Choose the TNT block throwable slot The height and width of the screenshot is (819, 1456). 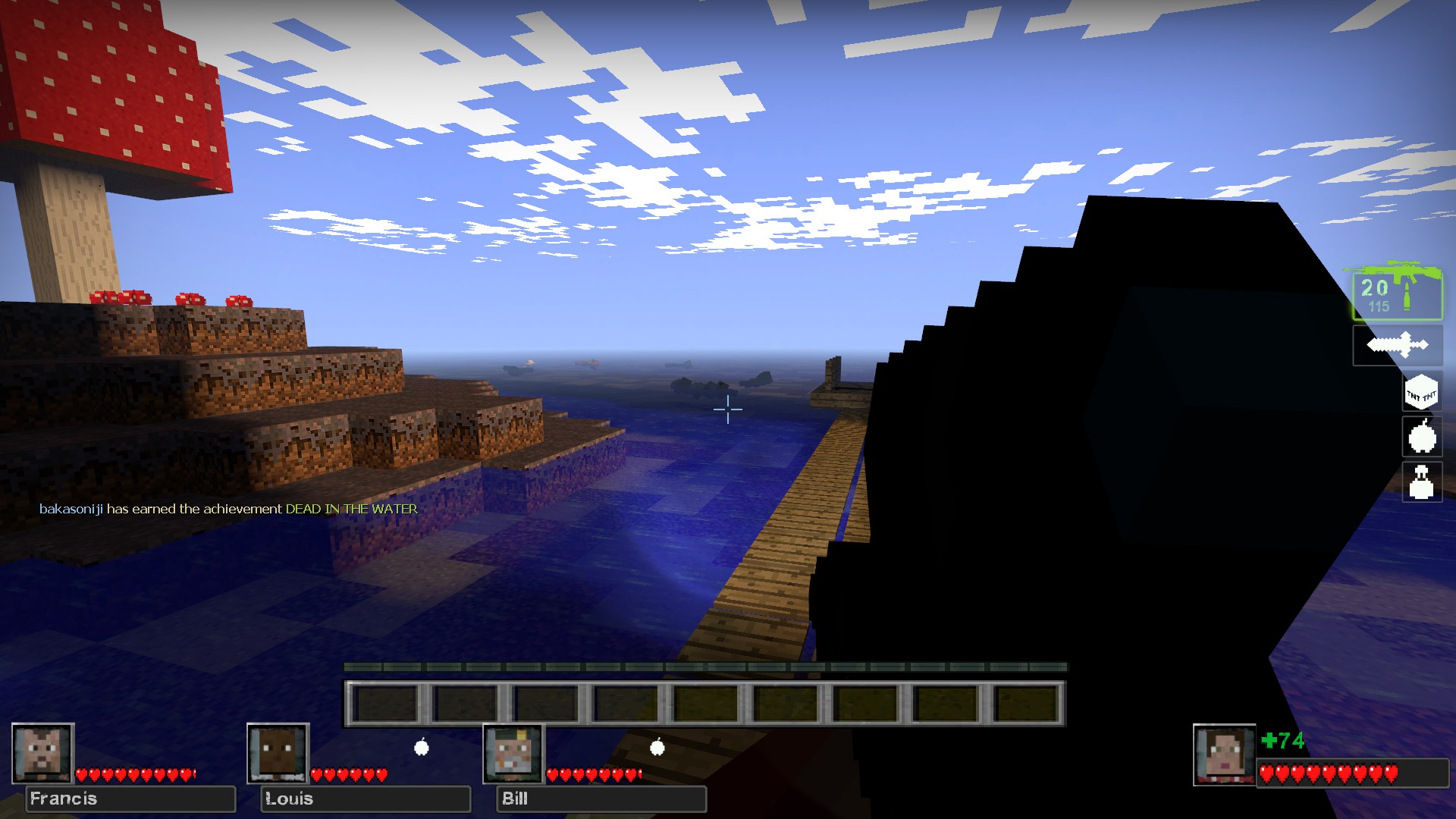point(1421,394)
